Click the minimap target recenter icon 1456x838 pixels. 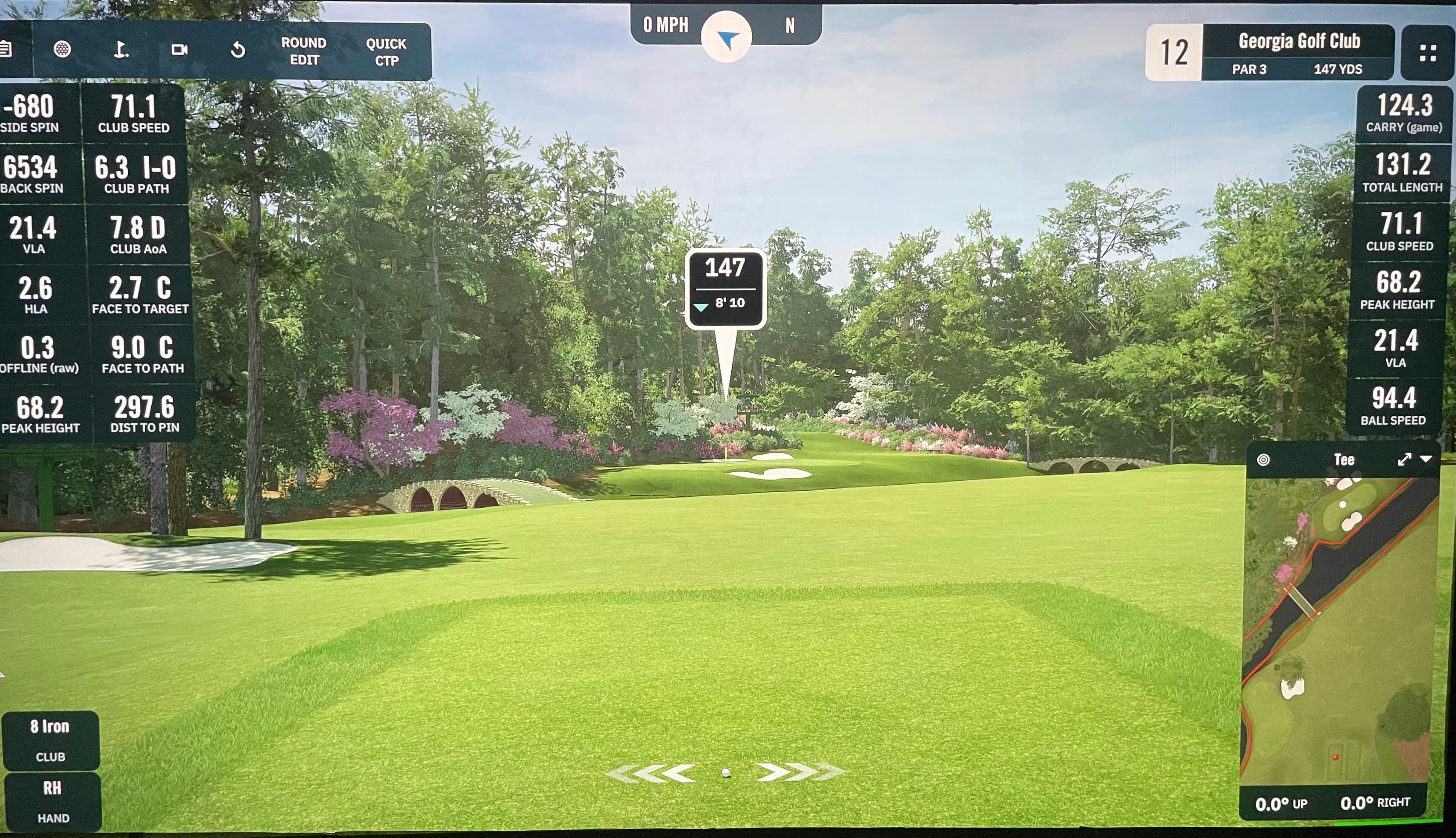point(1263,460)
